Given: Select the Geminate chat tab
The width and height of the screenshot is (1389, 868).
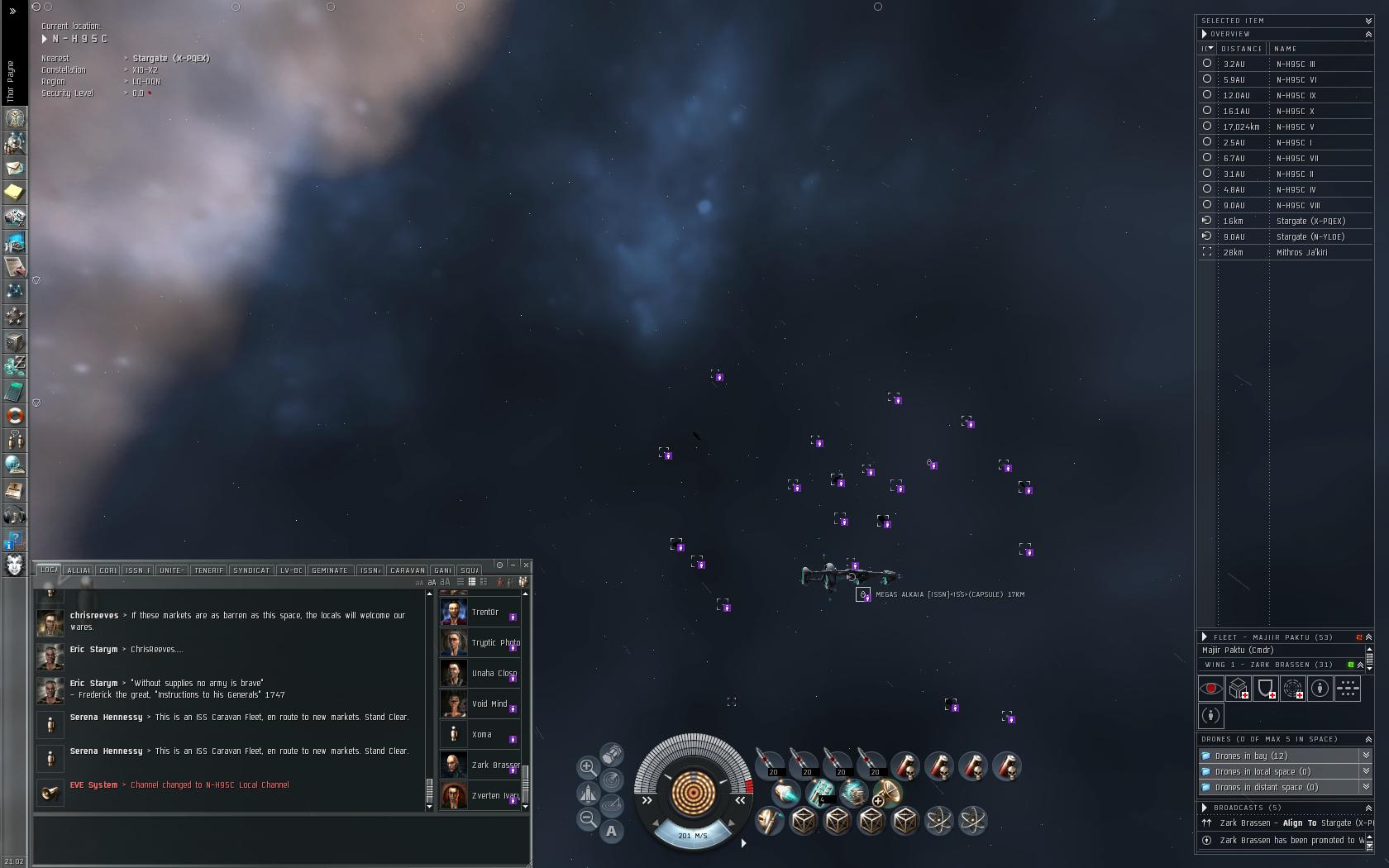Looking at the screenshot, I should (329, 570).
